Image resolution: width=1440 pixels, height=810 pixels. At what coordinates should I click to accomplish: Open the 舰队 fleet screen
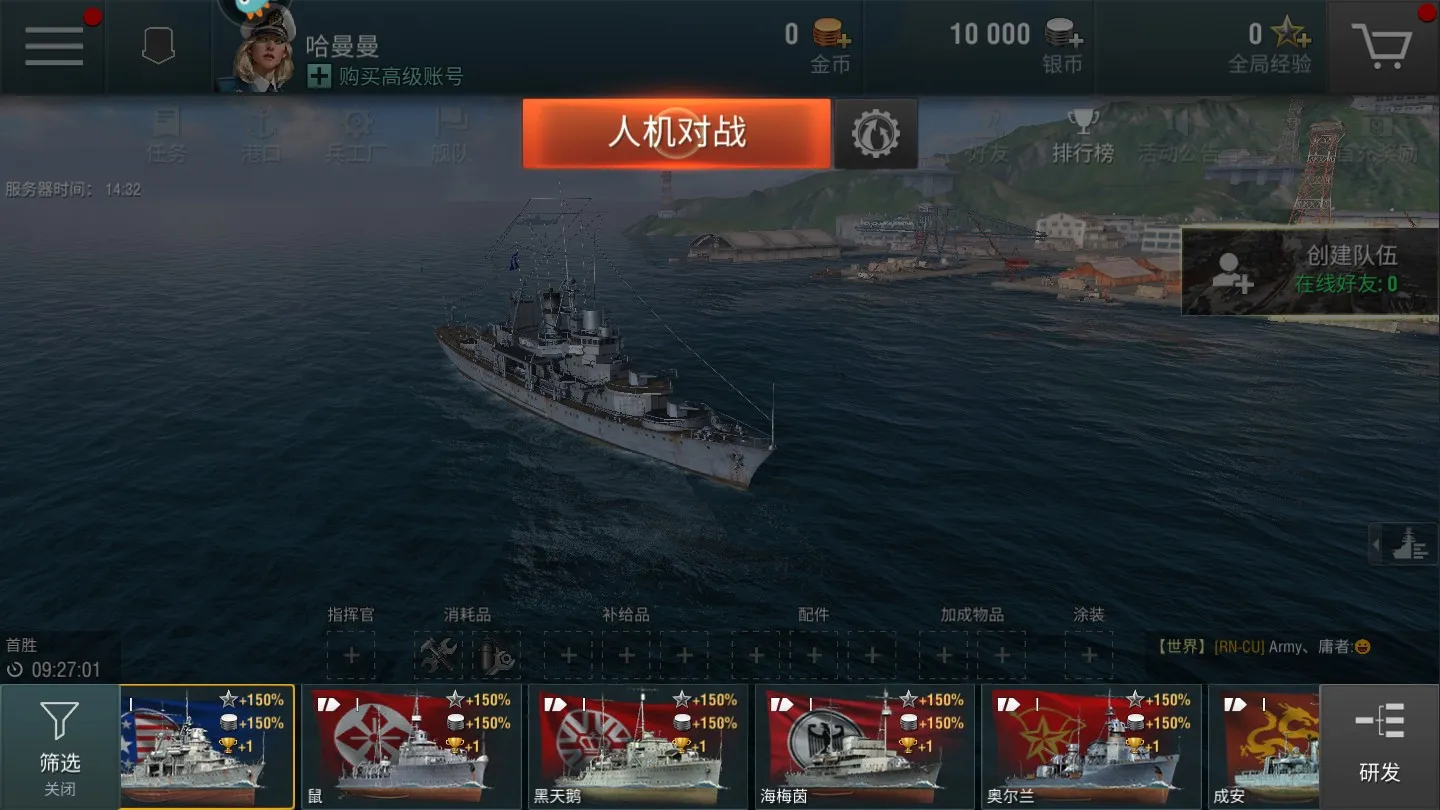point(452,138)
